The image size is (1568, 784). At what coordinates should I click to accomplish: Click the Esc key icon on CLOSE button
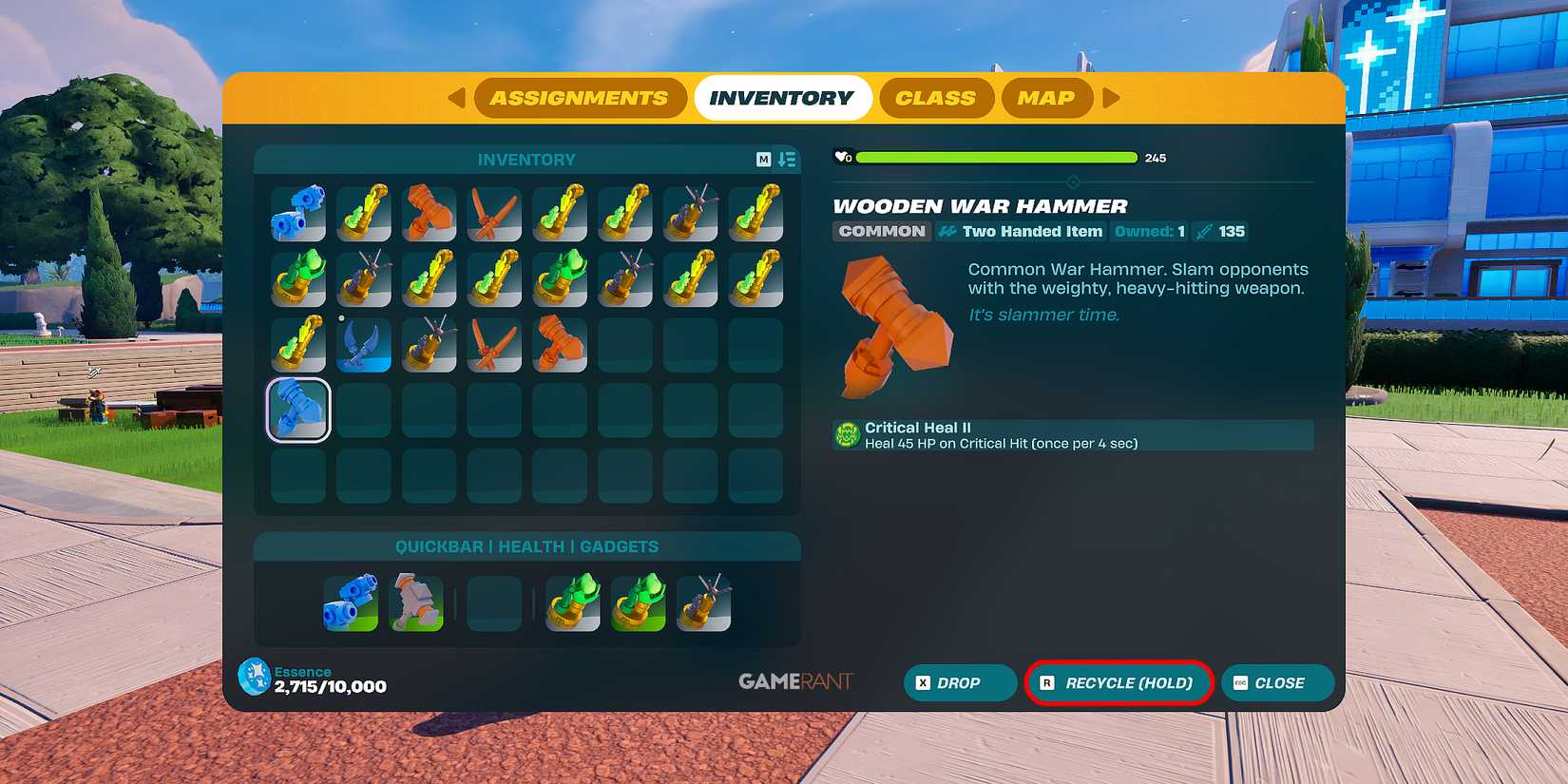(x=1240, y=682)
